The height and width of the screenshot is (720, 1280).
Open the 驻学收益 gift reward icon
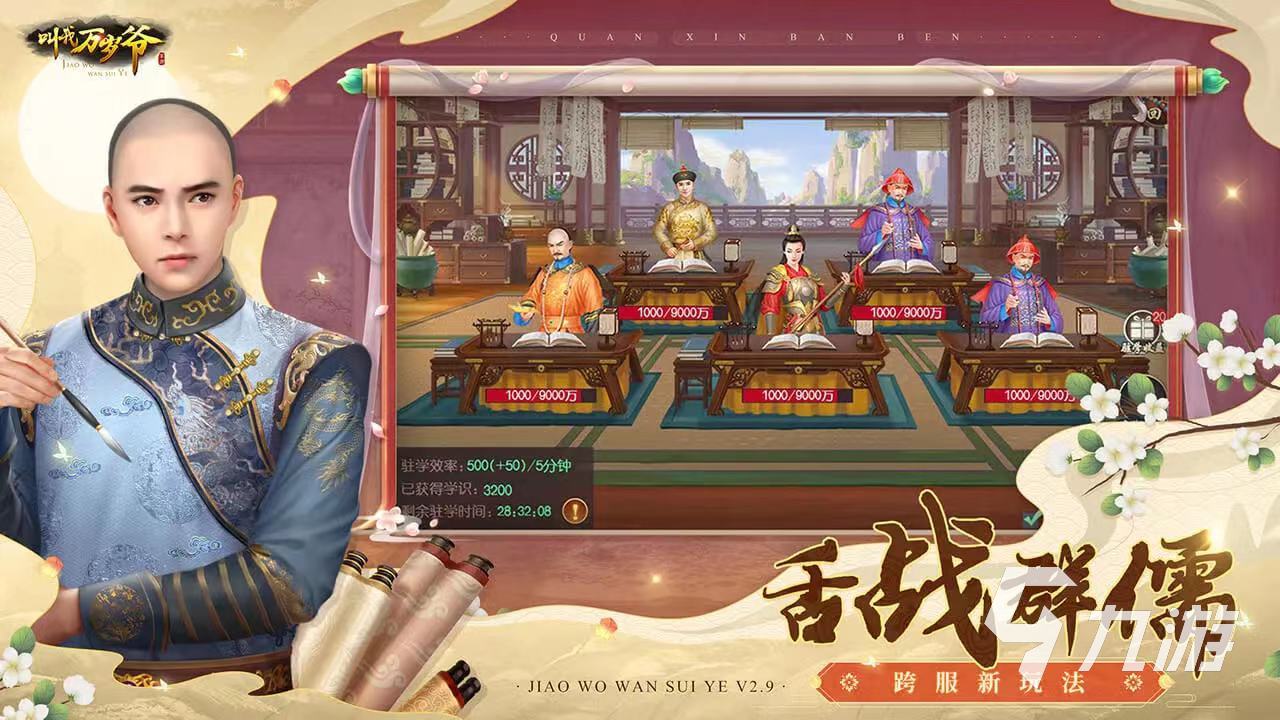coord(1141,327)
